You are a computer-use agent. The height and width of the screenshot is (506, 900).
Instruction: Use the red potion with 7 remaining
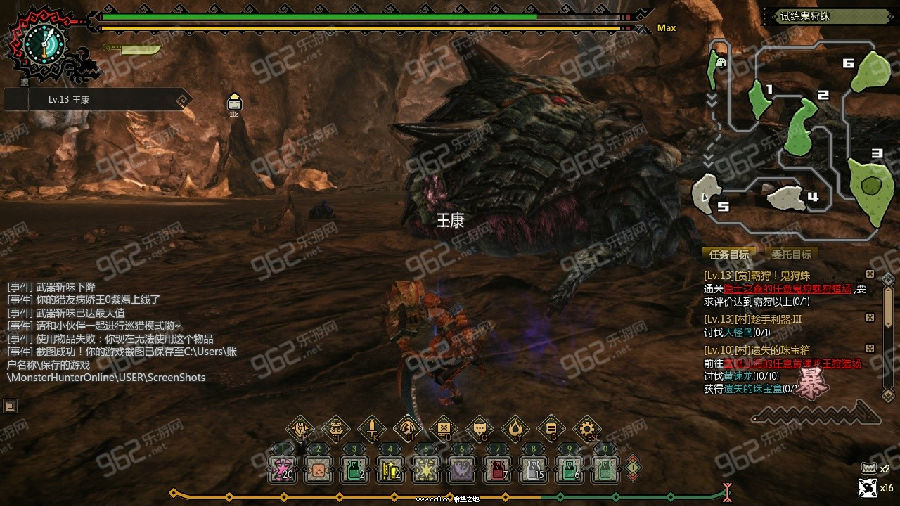point(497,467)
